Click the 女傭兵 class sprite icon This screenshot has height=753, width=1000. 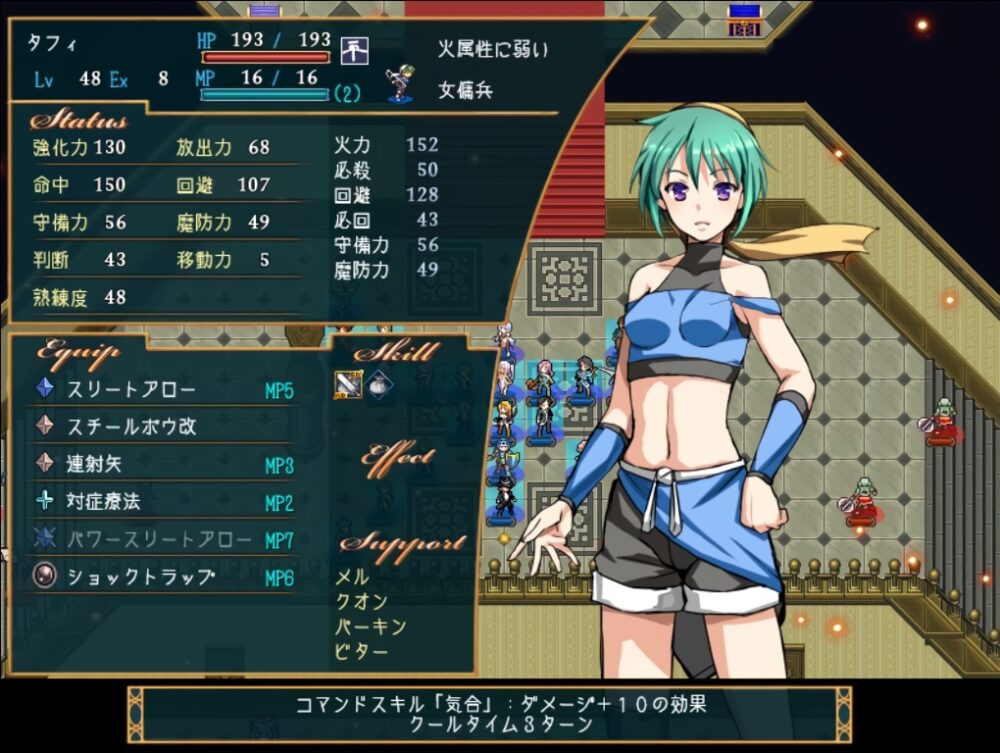click(400, 84)
